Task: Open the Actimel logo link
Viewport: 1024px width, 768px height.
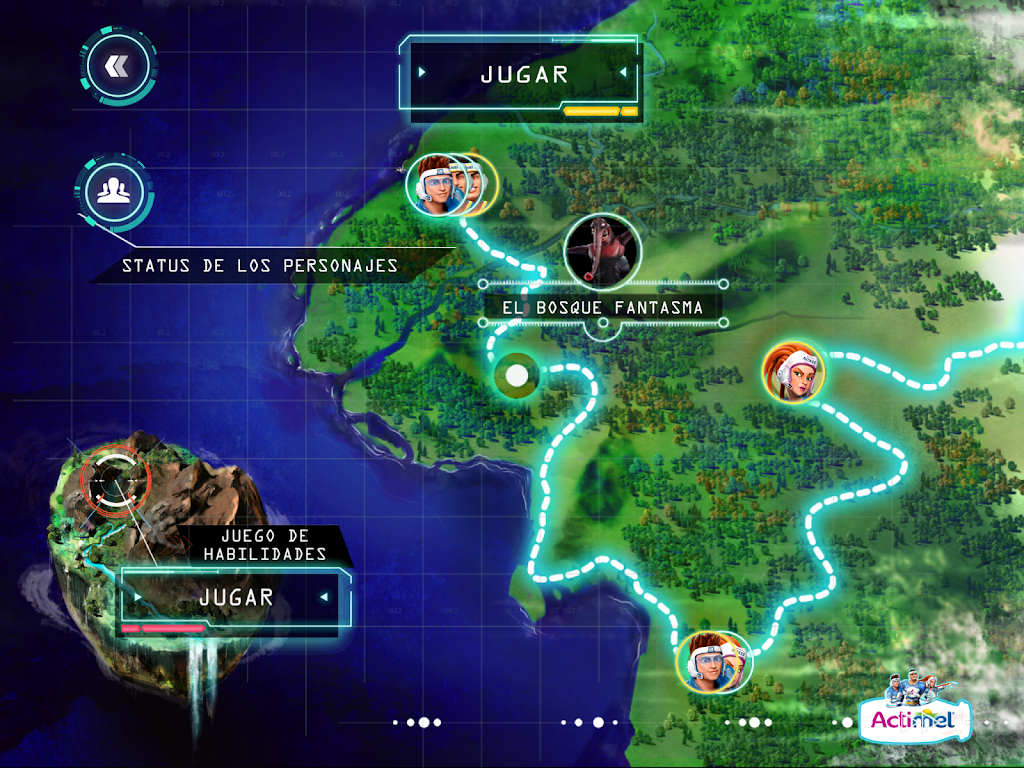Action: 914,712
